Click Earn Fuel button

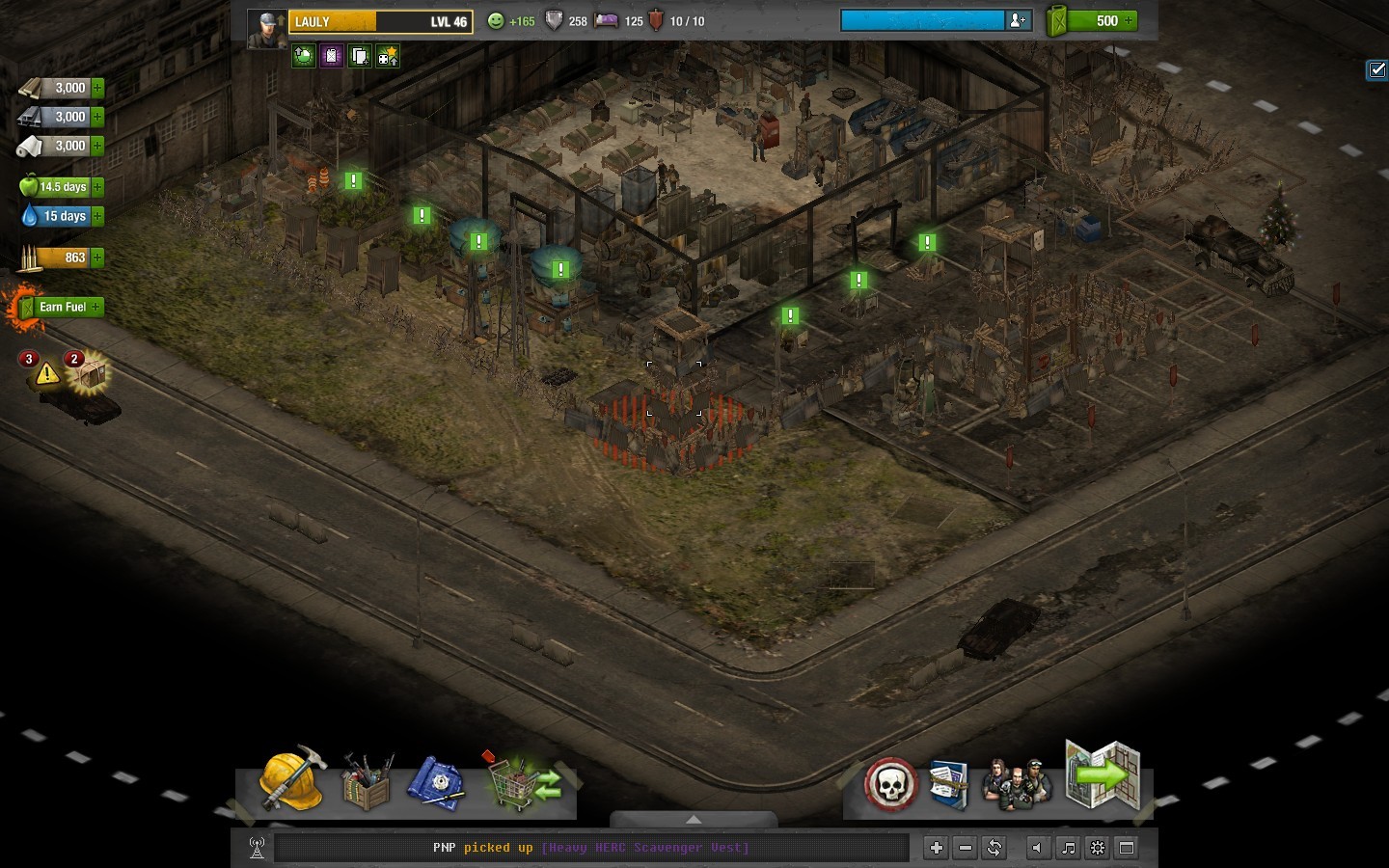point(64,307)
